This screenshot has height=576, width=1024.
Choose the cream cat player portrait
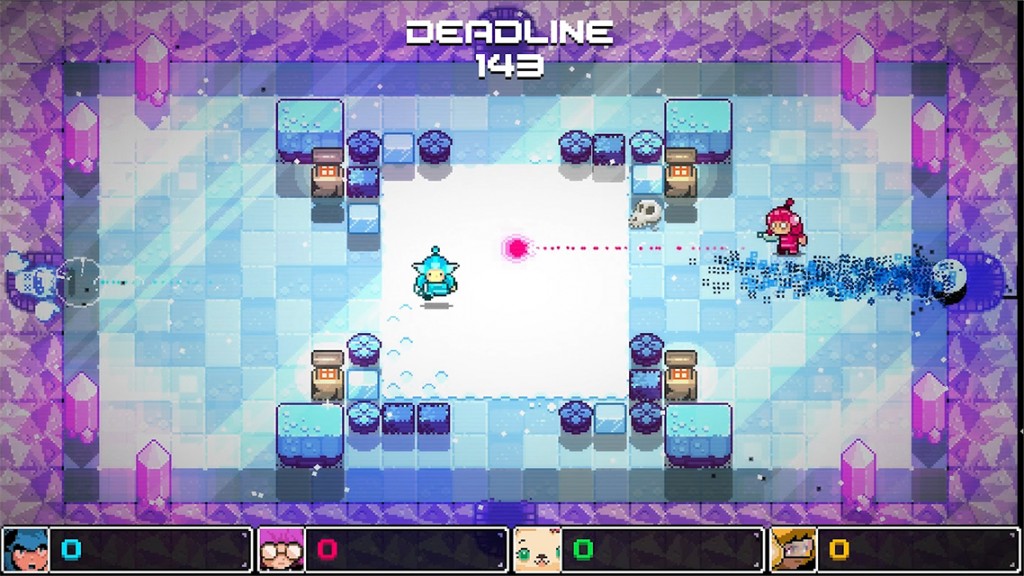click(x=537, y=549)
